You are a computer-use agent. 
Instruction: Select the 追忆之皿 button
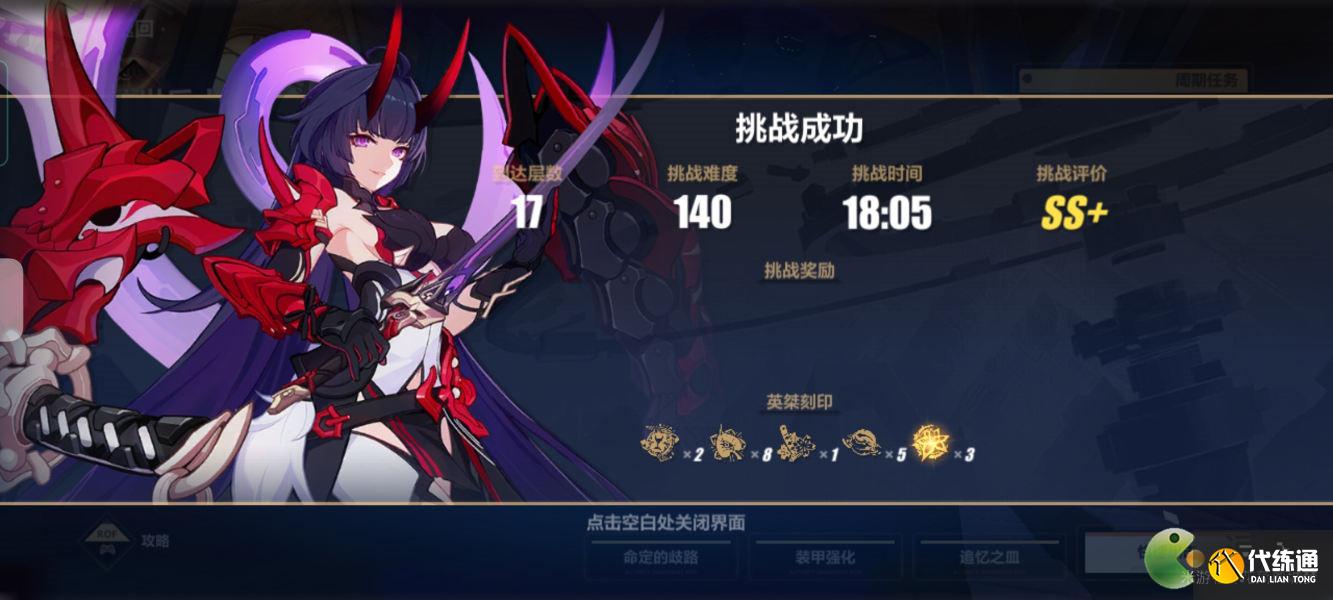(990, 558)
